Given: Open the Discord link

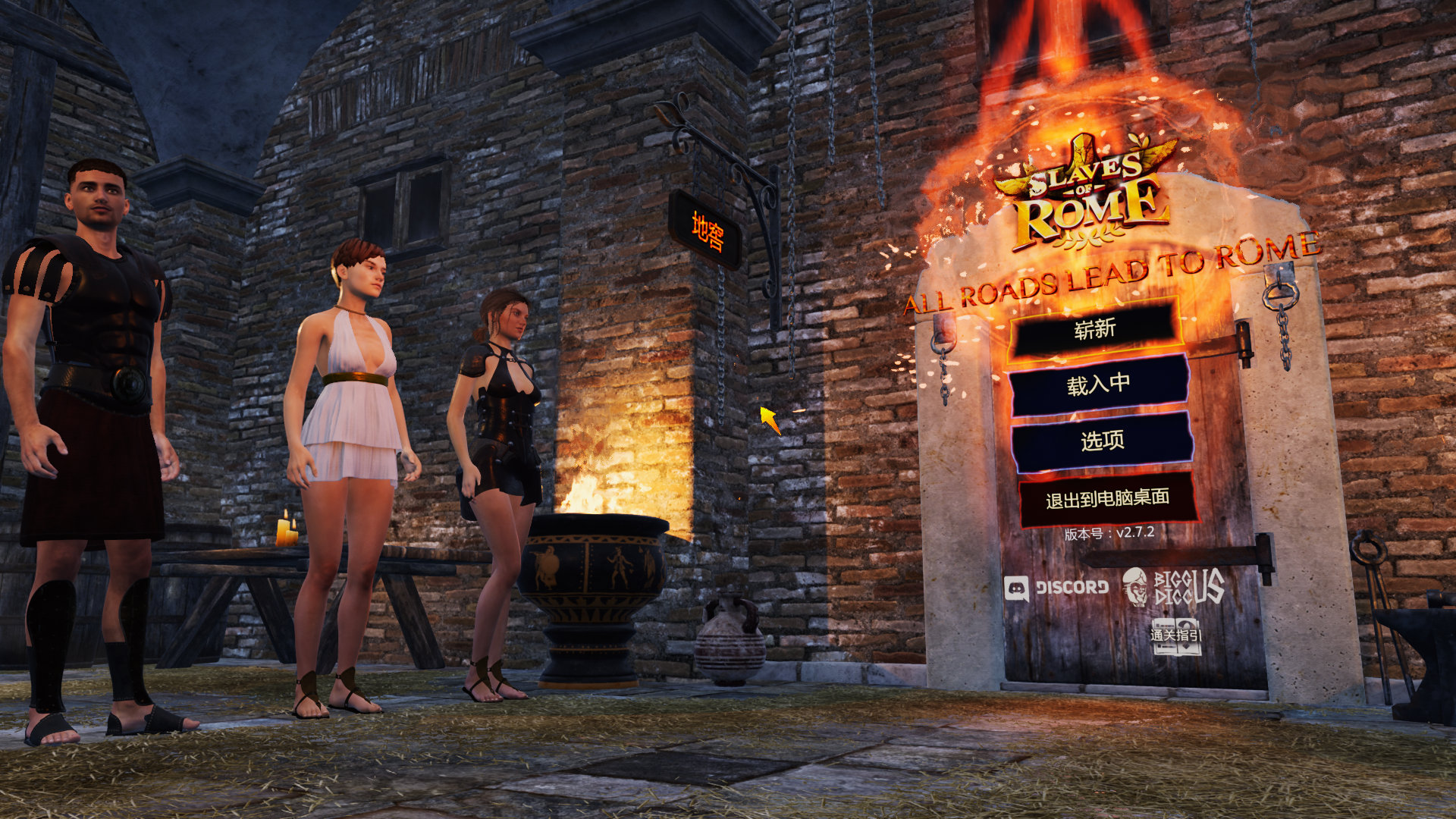Looking at the screenshot, I should [1056, 588].
